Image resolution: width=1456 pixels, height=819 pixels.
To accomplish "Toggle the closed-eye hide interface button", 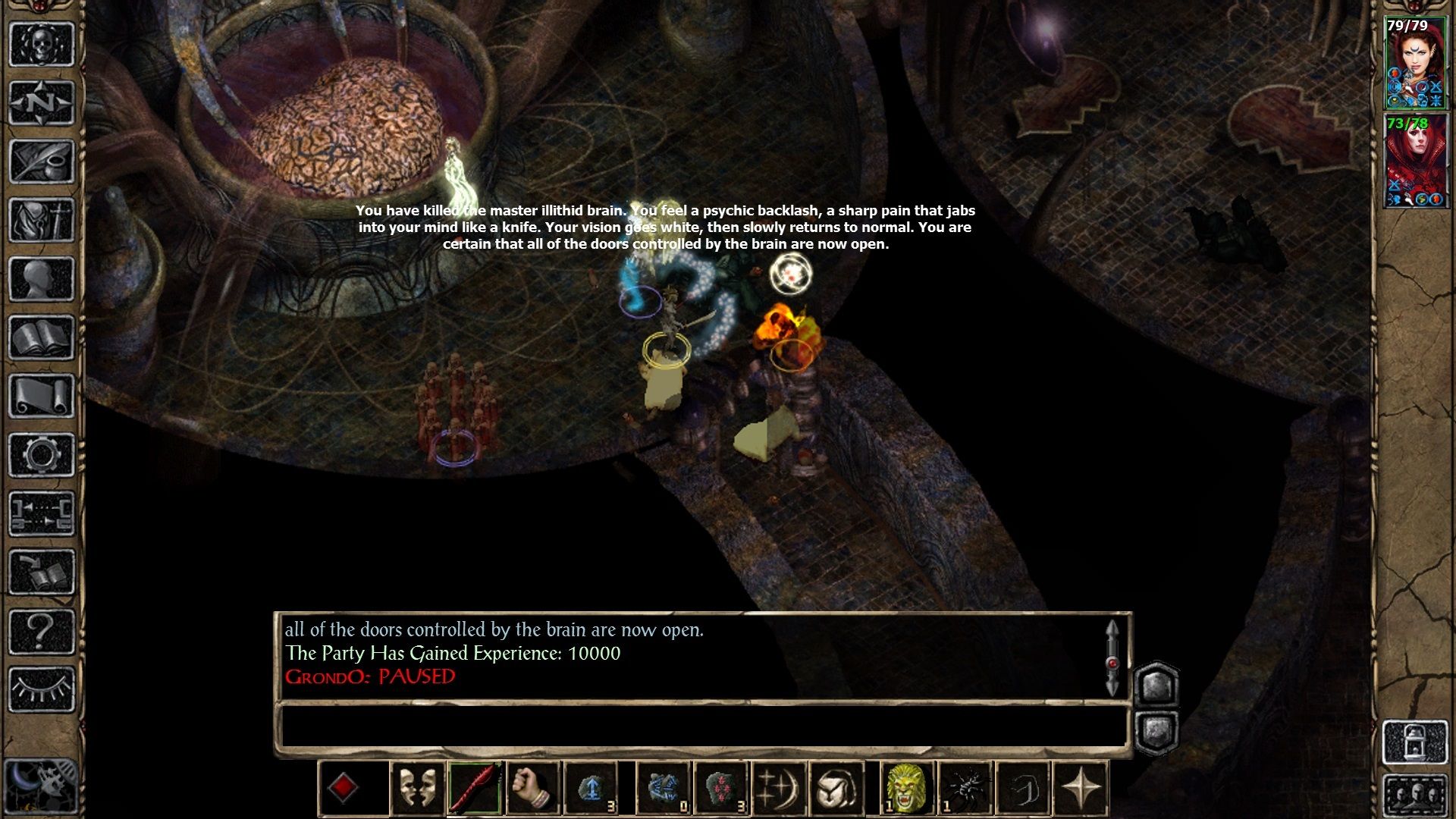I will click(42, 689).
